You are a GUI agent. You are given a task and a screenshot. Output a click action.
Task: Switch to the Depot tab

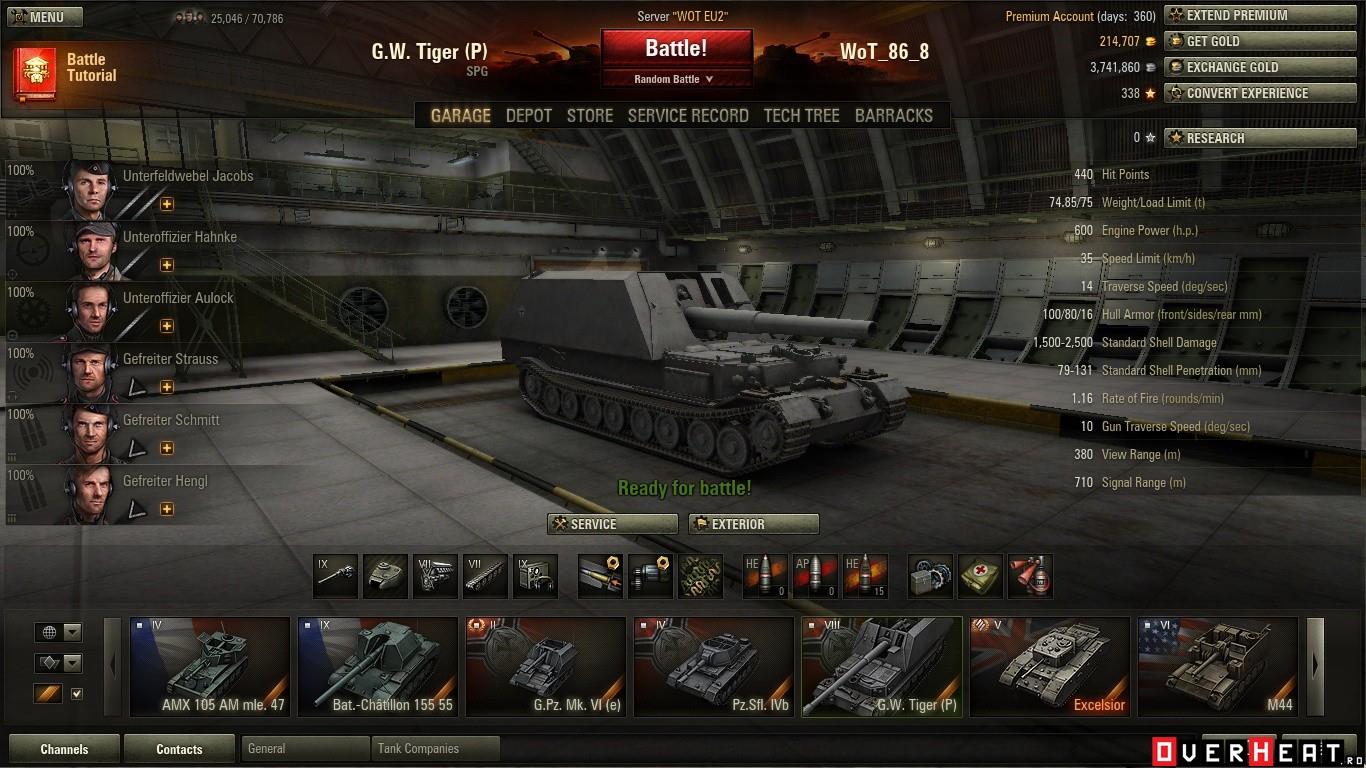tap(528, 116)
